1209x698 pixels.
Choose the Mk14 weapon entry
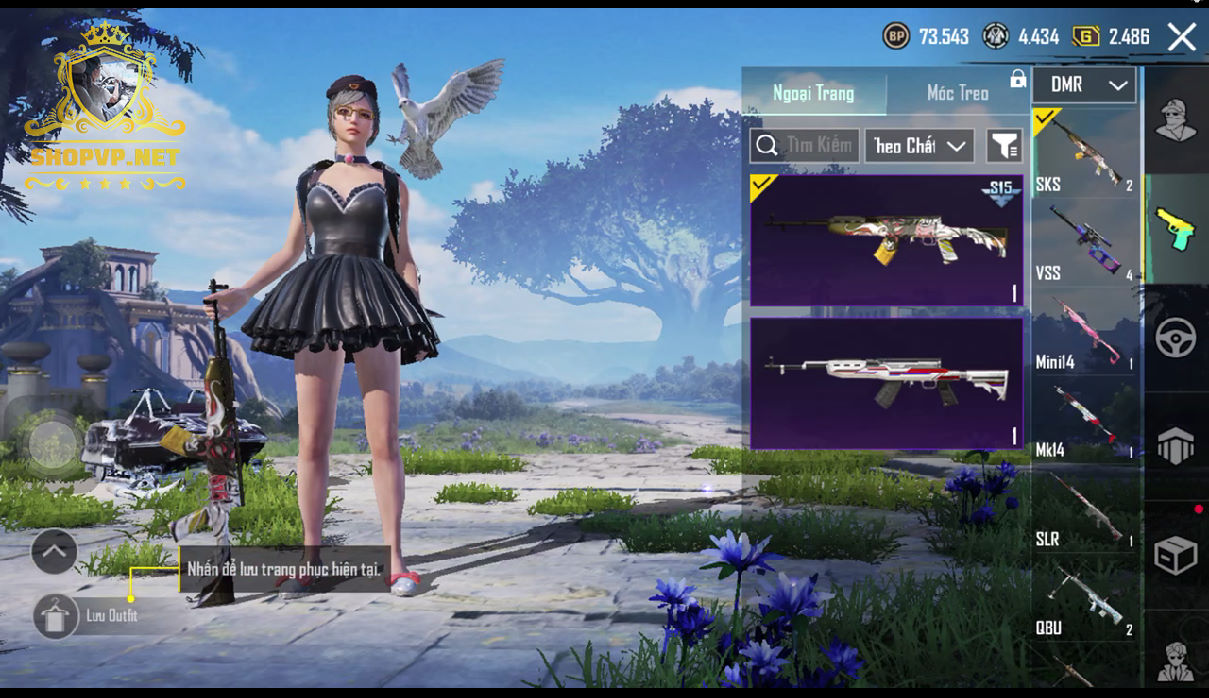[x=1085, y=420]
